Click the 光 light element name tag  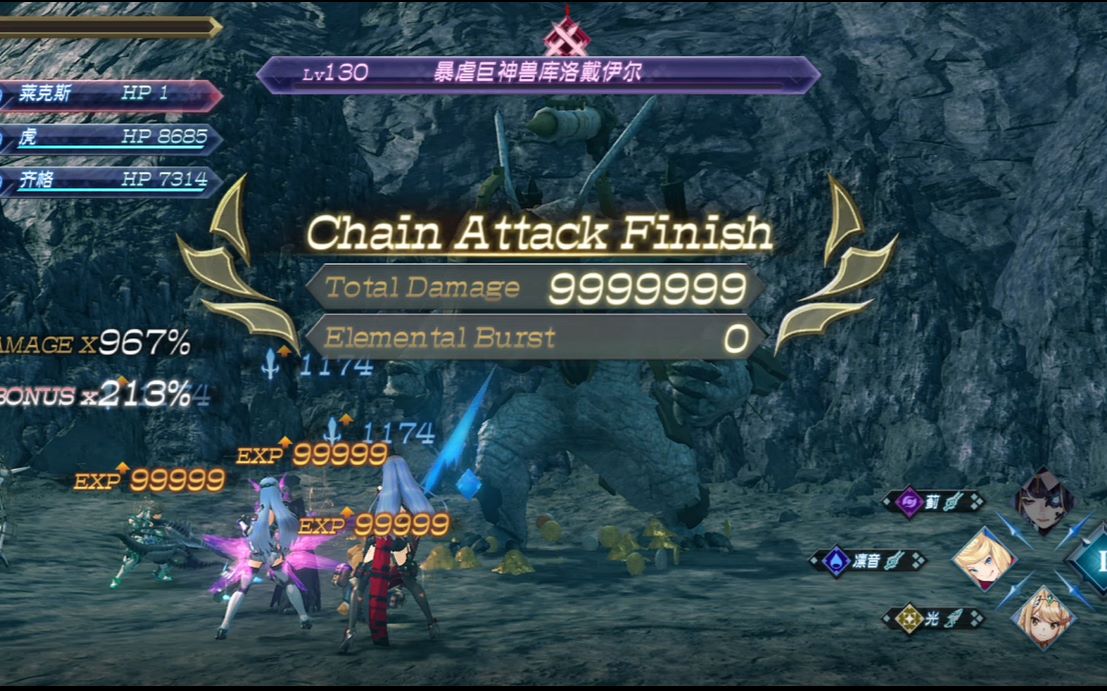point(933,620)
